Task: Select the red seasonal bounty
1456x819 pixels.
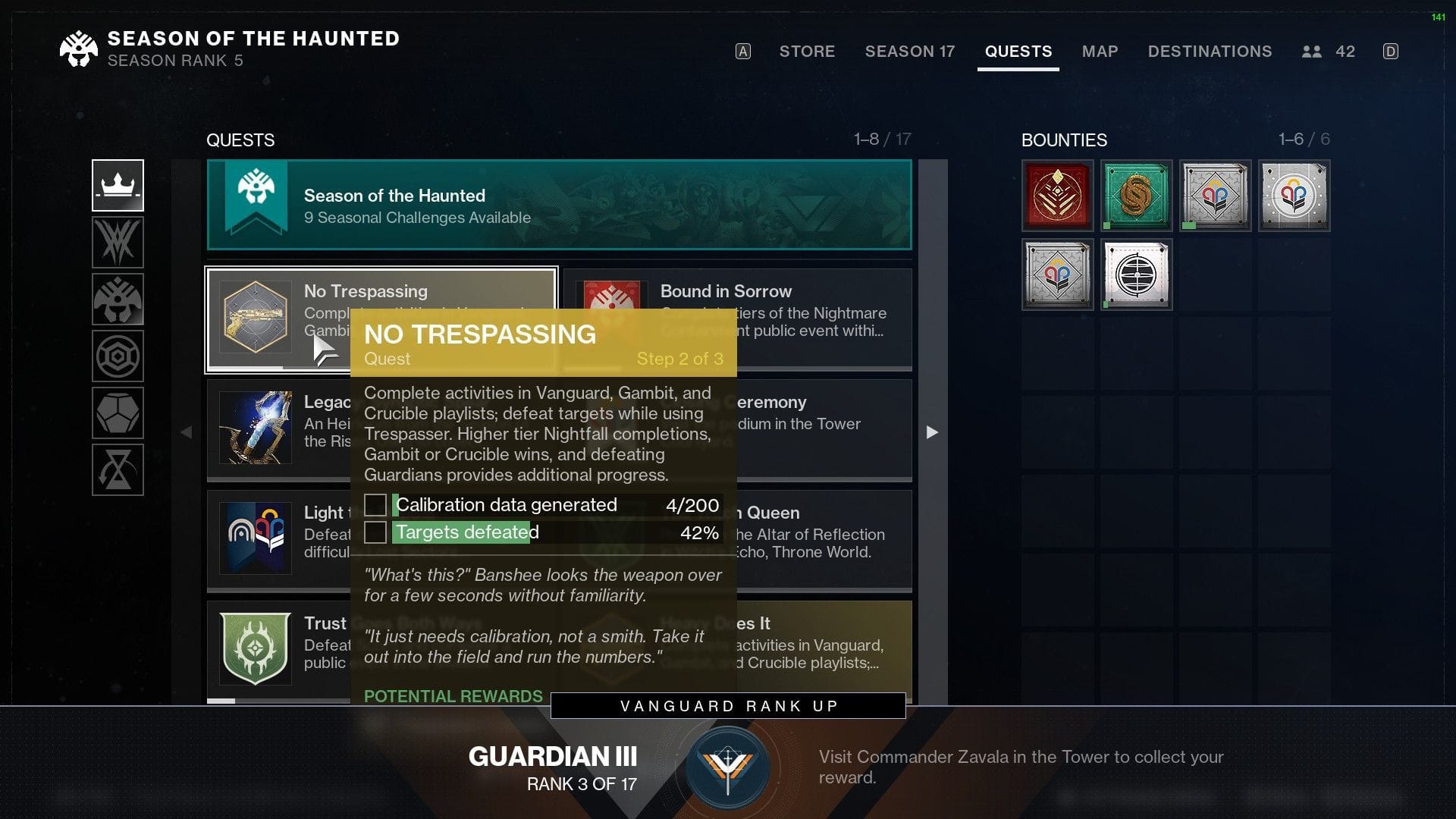Action: [x=1058, y=195]
